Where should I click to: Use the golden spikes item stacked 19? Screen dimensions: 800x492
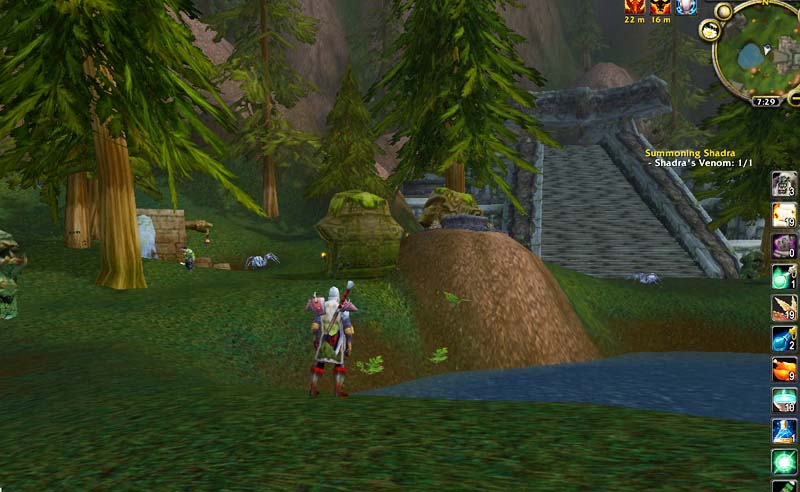784,307
